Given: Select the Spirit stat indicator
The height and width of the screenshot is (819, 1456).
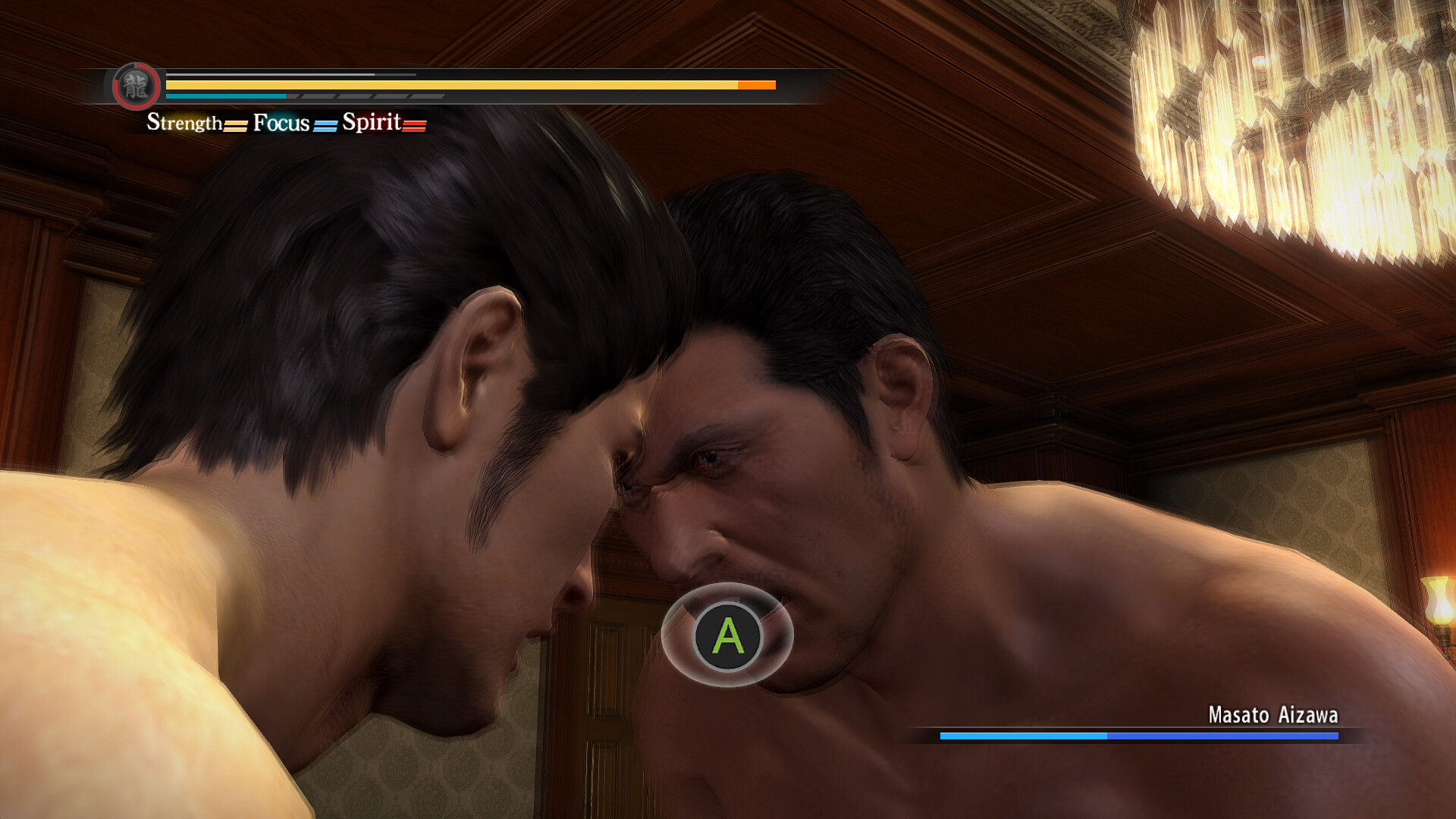Looking at the screenshot, I should [x=384, y=123].
